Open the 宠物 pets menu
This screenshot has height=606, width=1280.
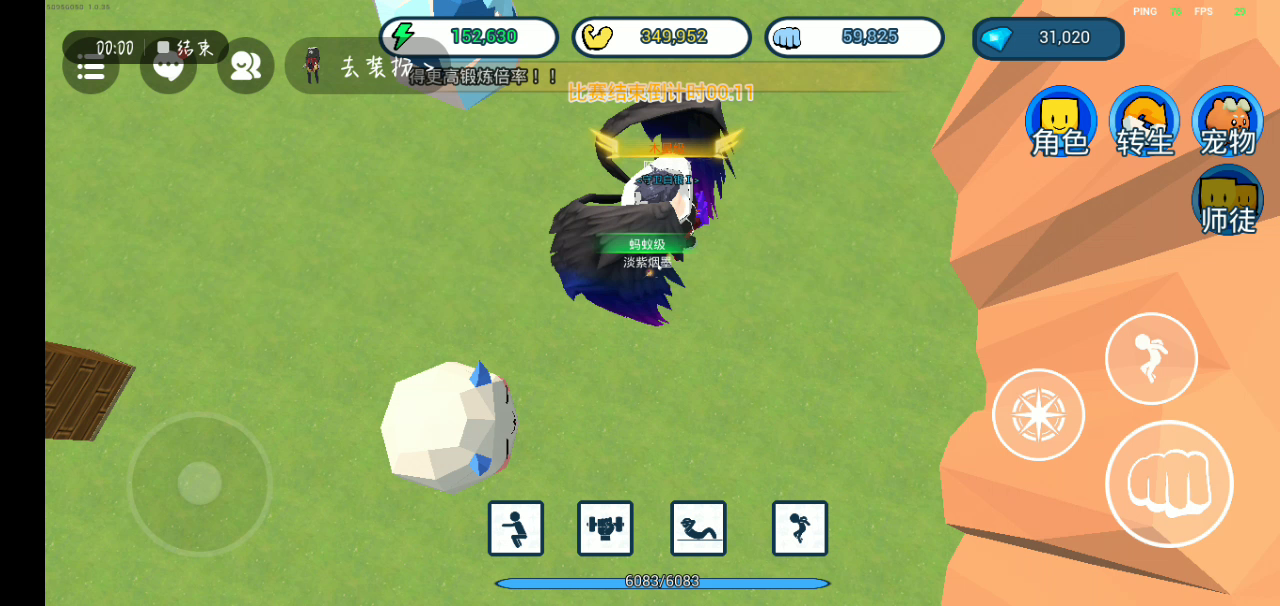1227,122
